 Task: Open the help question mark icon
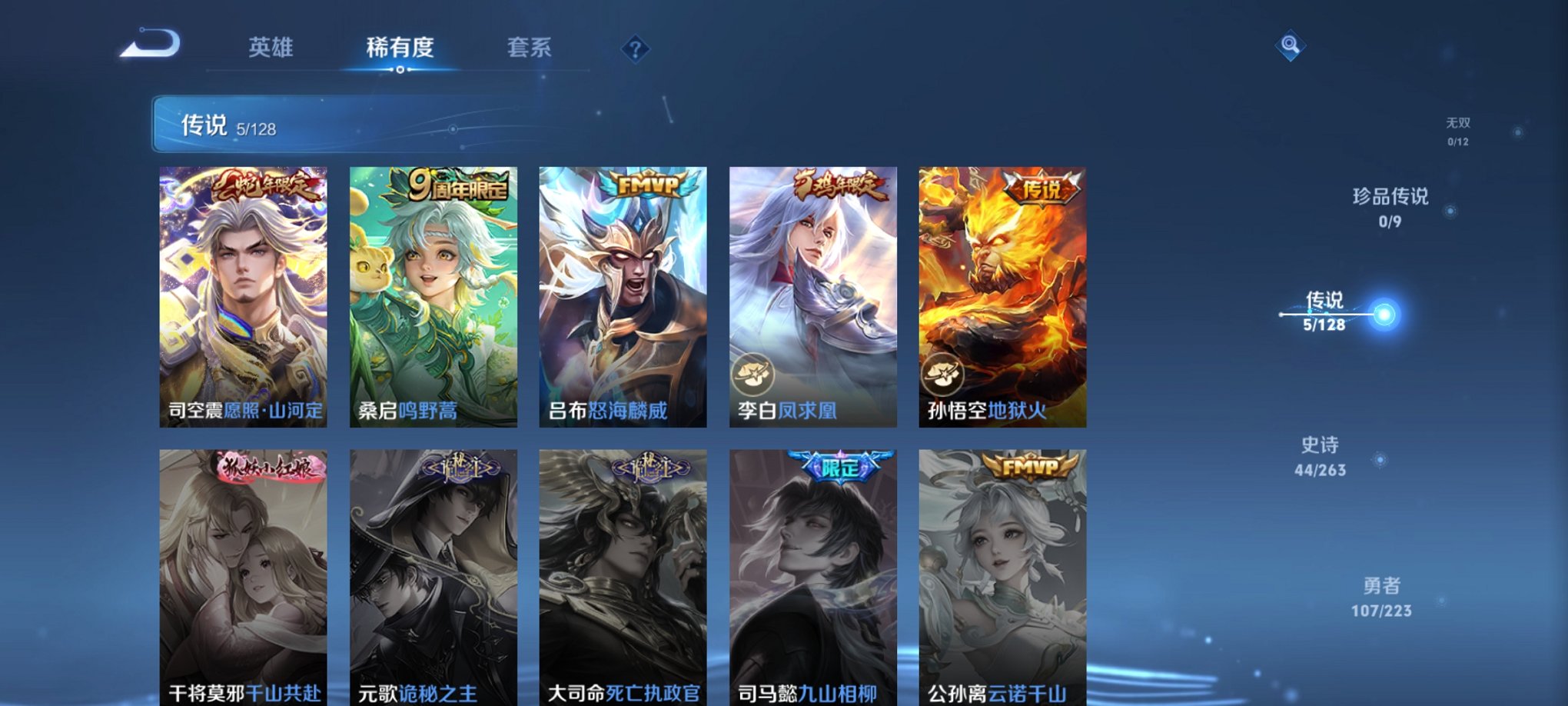(x=635, y=48)
